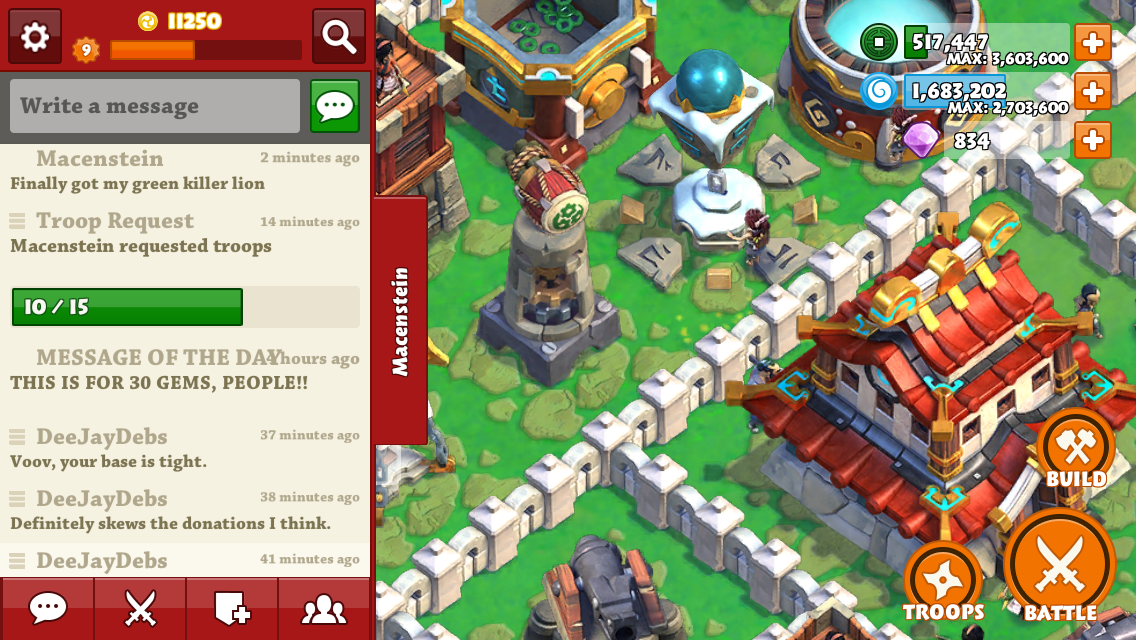
Task: Select Macenstein's green killer lion message
Action: tap(137, 183)
